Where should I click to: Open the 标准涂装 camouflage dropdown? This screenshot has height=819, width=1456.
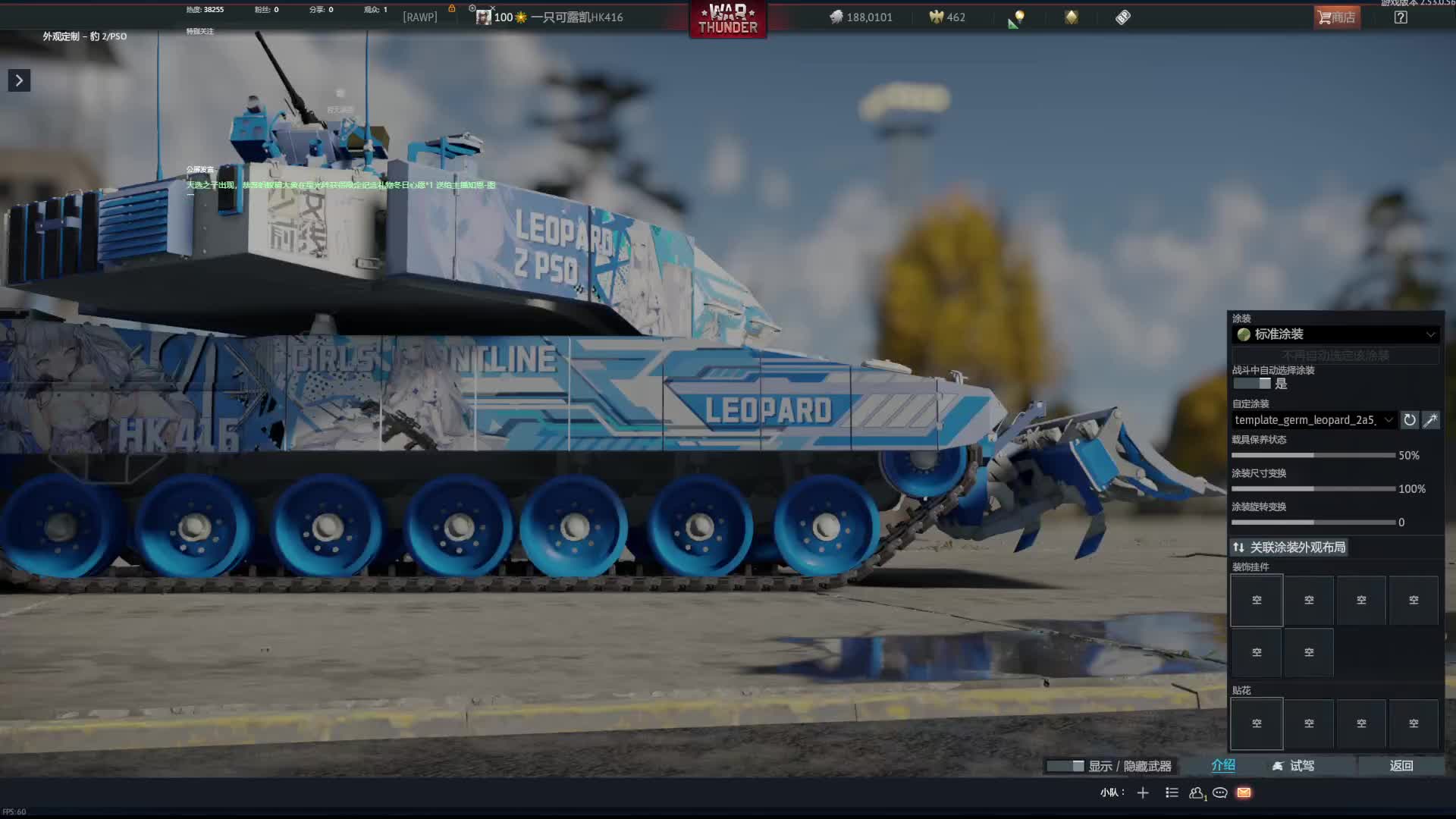[x=1335, y=334]
